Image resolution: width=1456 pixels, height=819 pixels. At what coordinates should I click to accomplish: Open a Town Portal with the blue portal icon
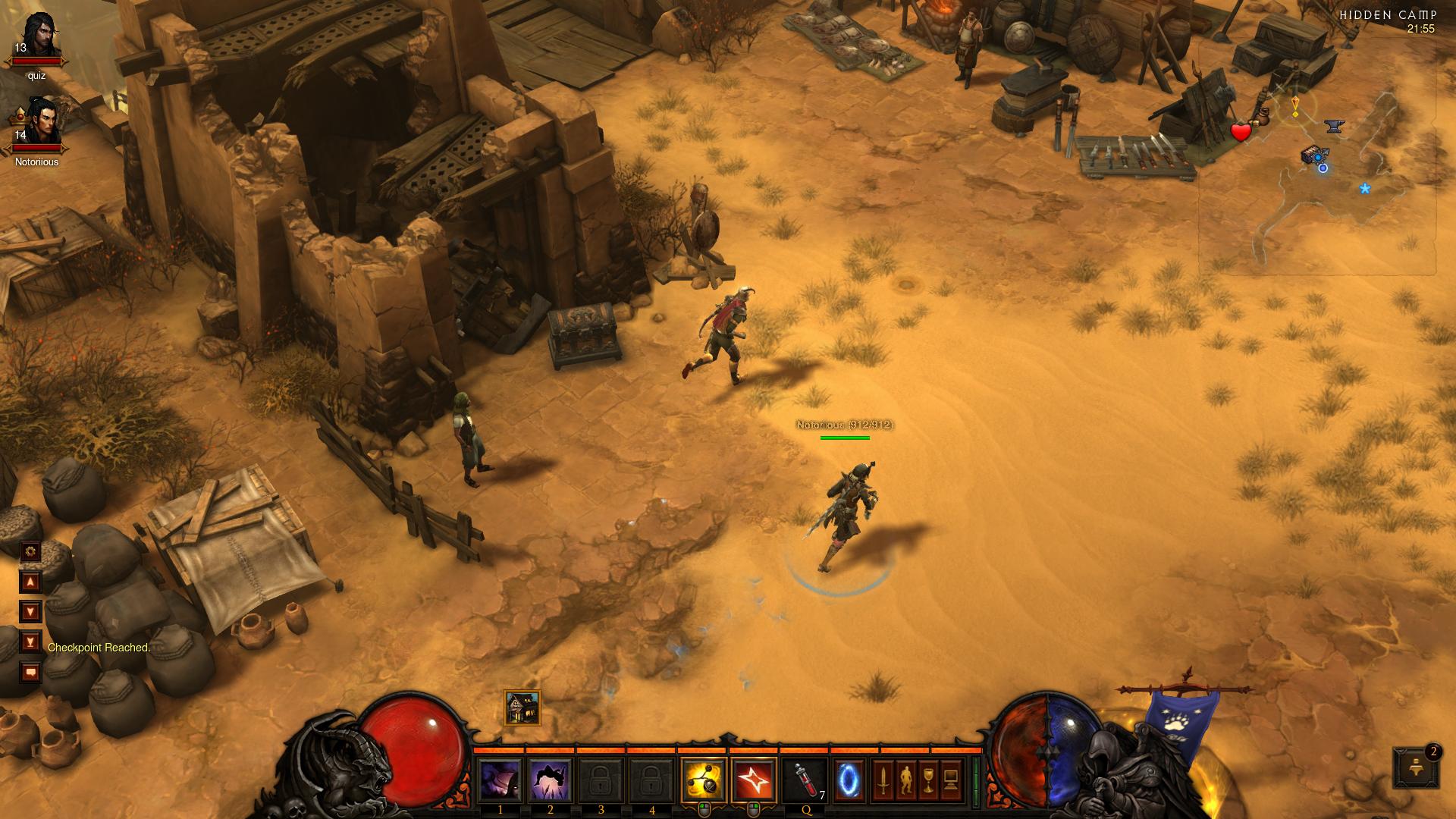click(x=850, y=779)
